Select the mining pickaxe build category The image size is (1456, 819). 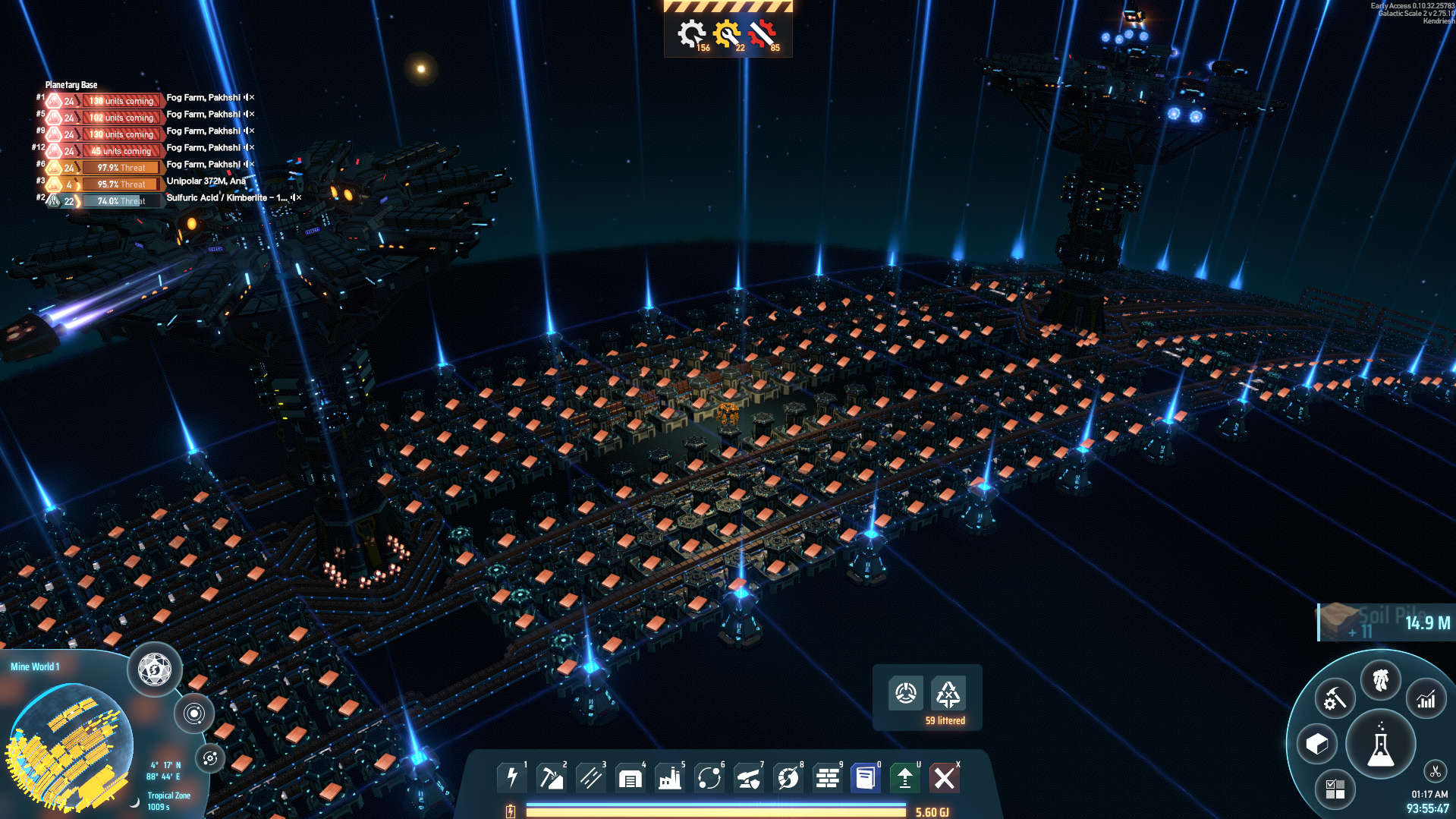click(551, 778)
